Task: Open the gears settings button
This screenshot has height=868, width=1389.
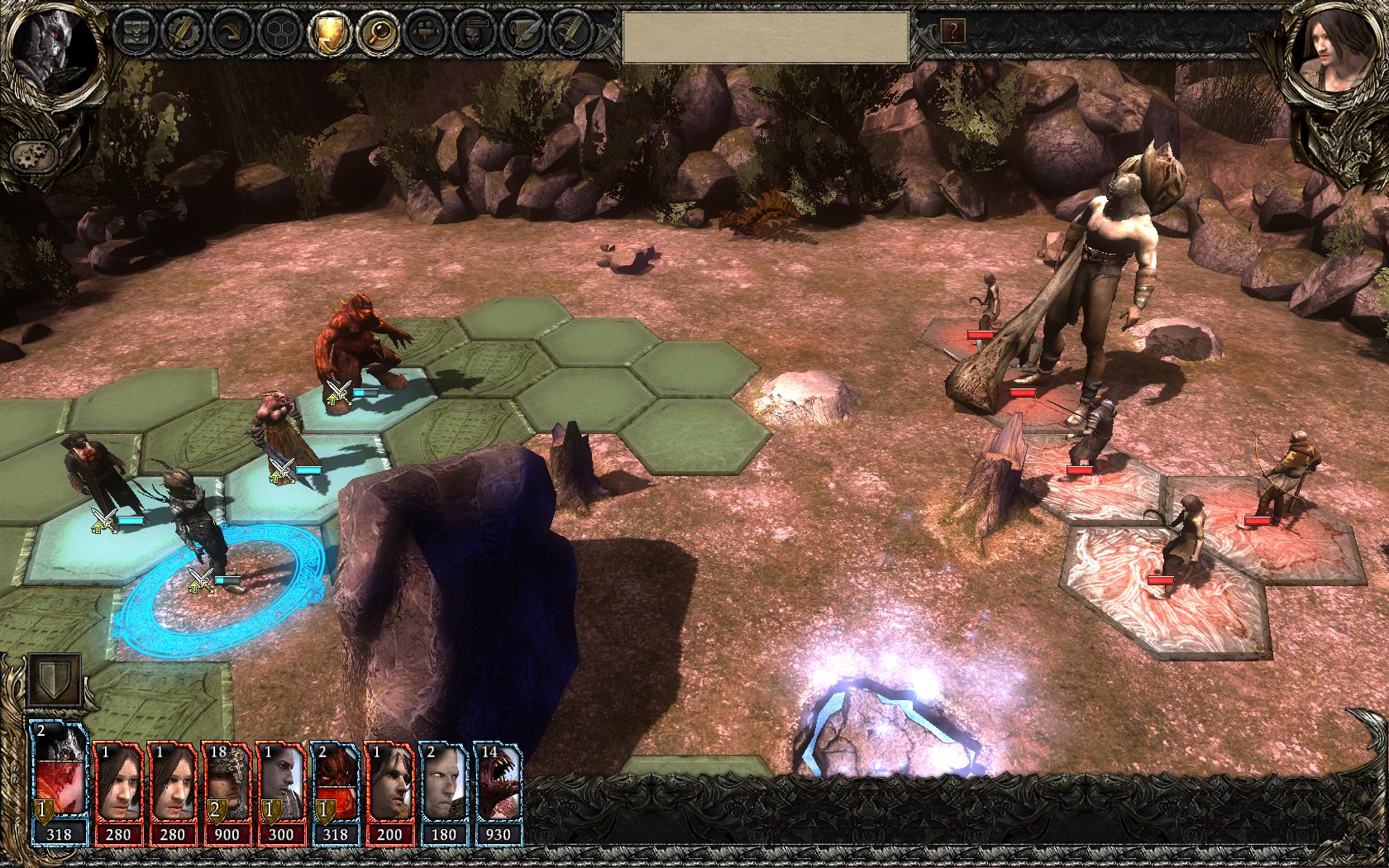Action: click(x=31, y=155)
